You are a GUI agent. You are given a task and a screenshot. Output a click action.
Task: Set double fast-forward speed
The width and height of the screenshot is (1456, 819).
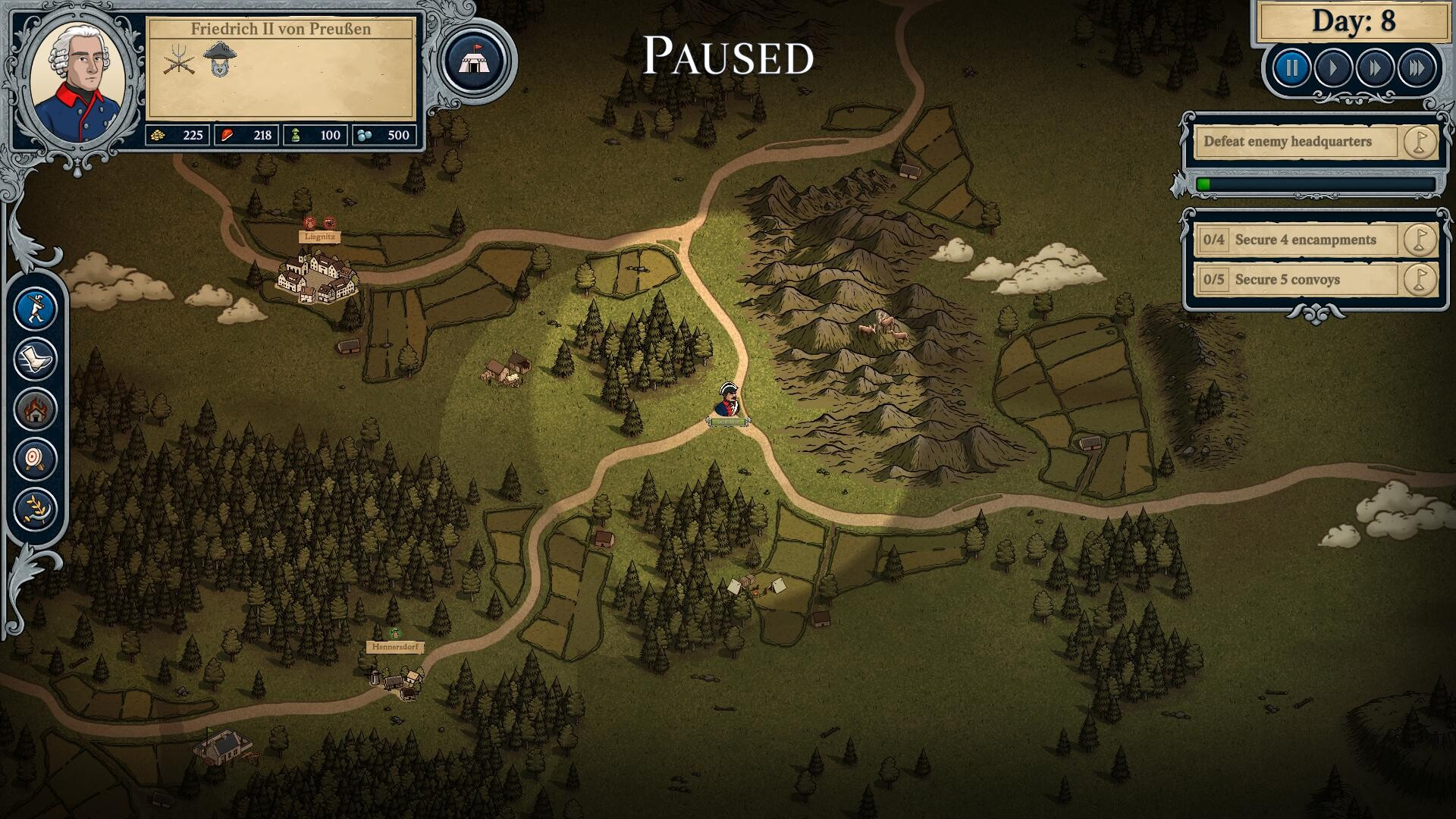1375,69
